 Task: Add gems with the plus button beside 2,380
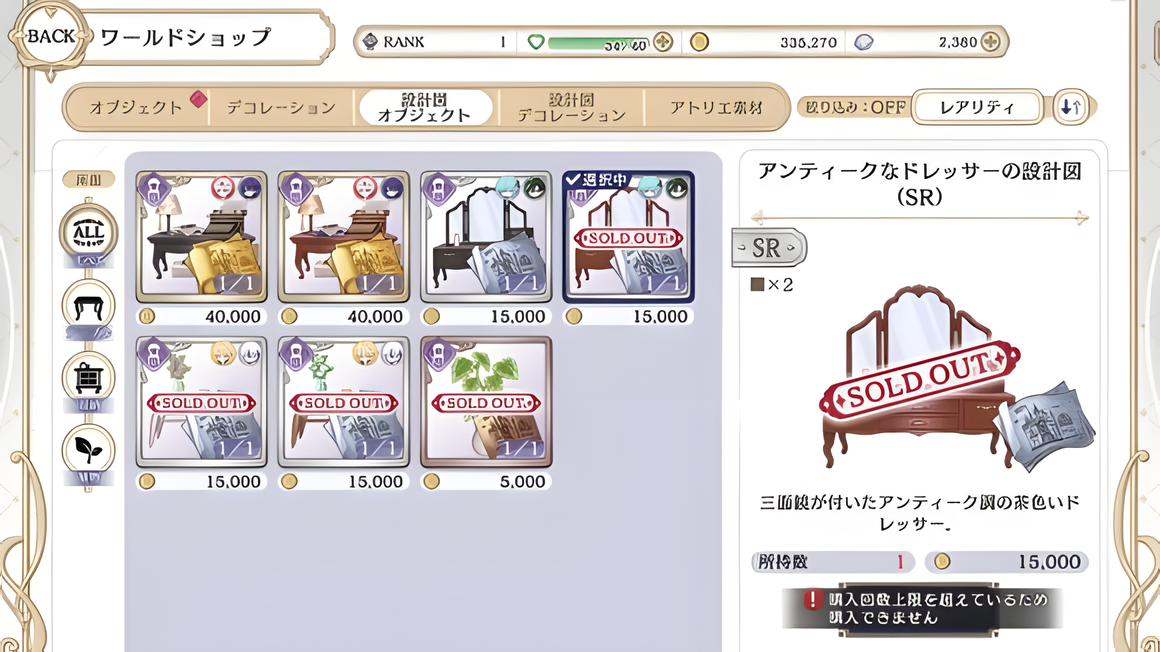[x=990, y=42]
